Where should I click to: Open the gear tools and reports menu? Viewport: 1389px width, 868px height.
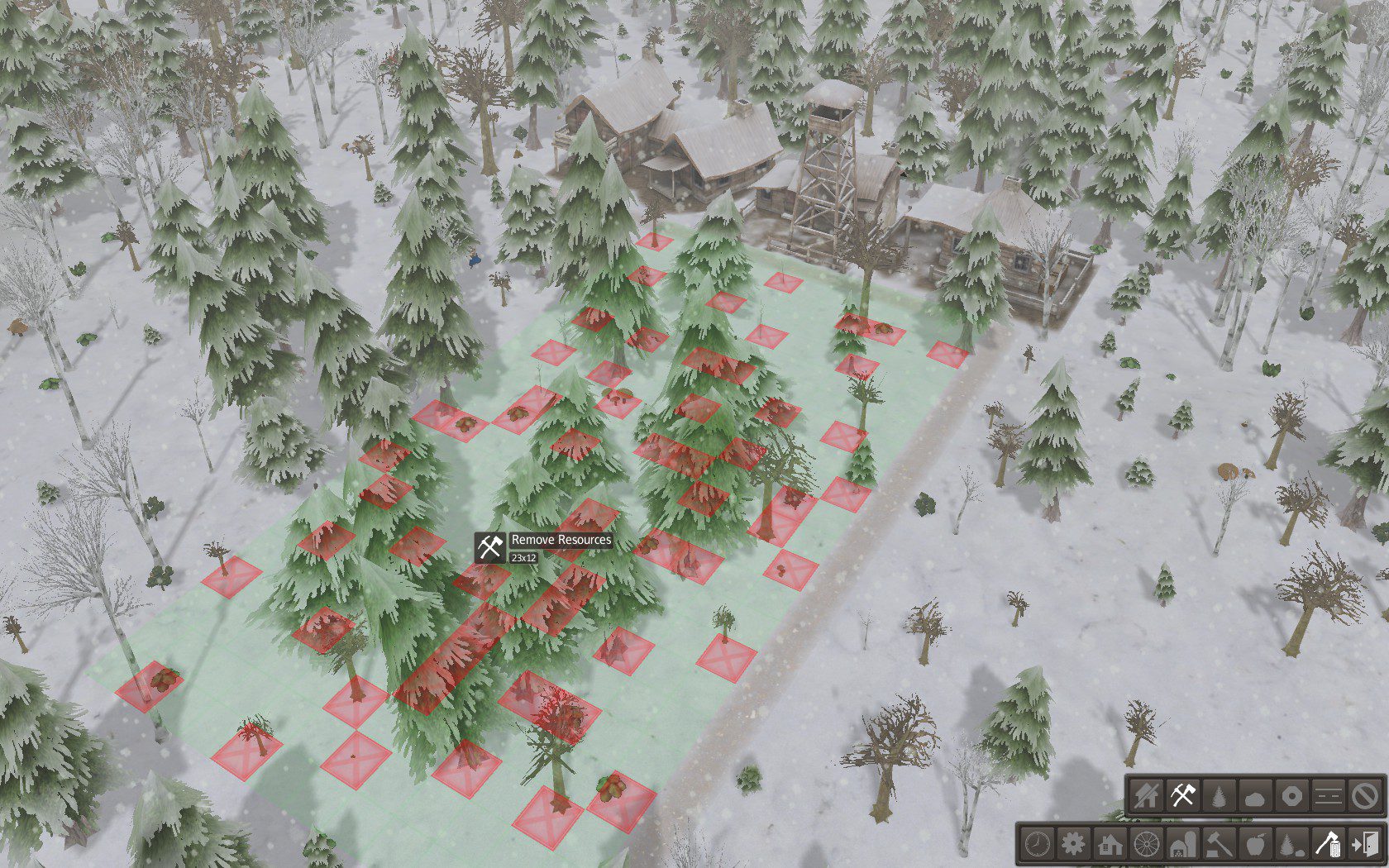pos(1073,844)
